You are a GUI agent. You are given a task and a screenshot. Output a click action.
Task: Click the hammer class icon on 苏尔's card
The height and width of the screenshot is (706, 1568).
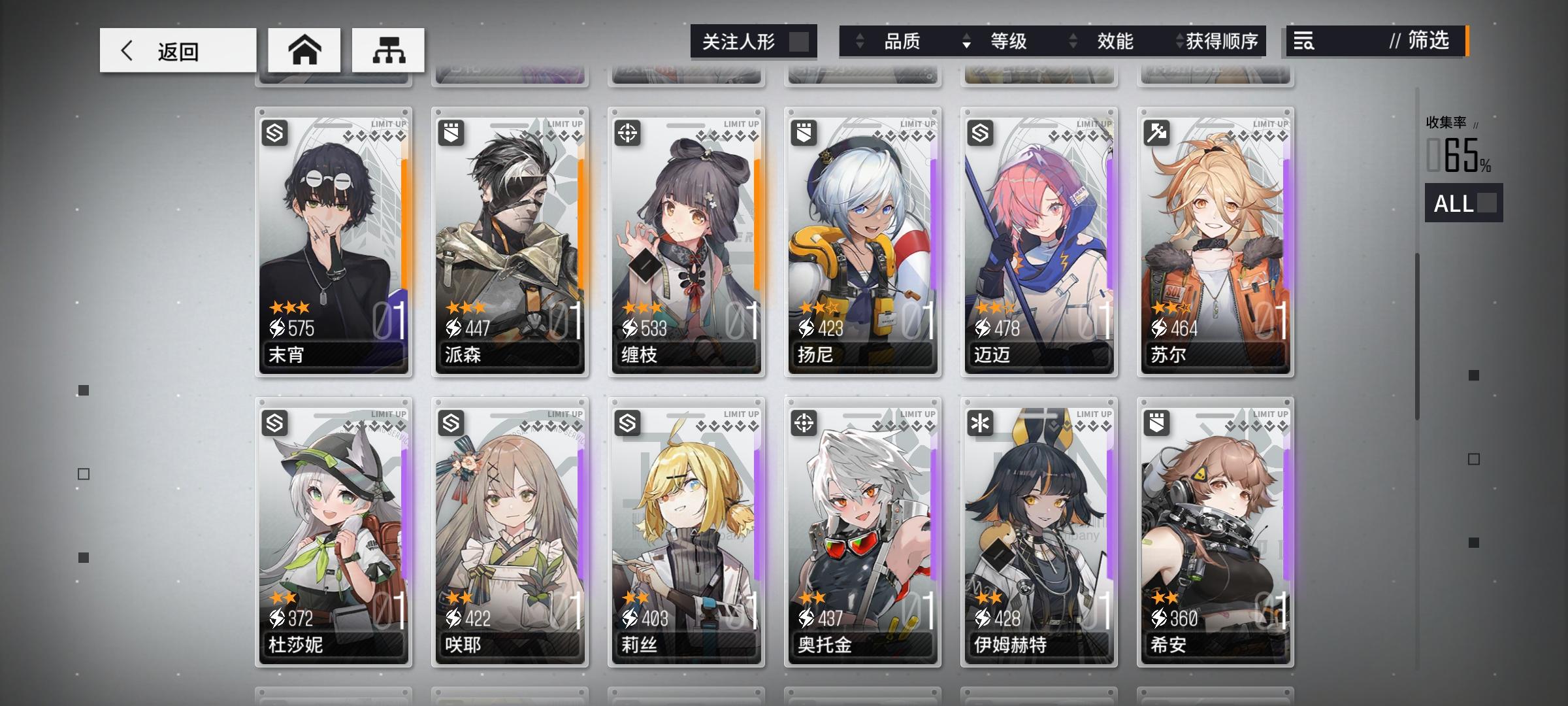coord(1158,133)
